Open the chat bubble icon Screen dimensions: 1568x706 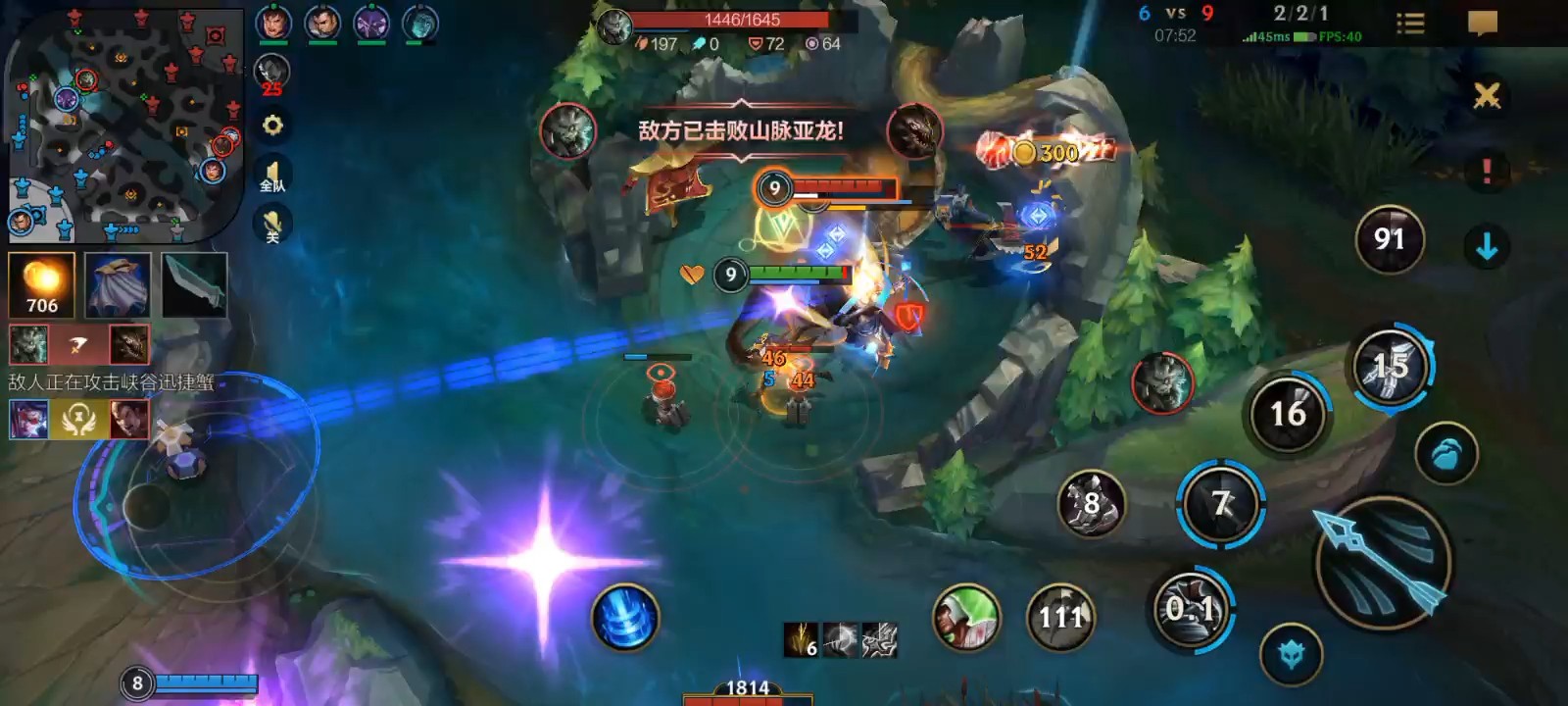point(1482,24)
